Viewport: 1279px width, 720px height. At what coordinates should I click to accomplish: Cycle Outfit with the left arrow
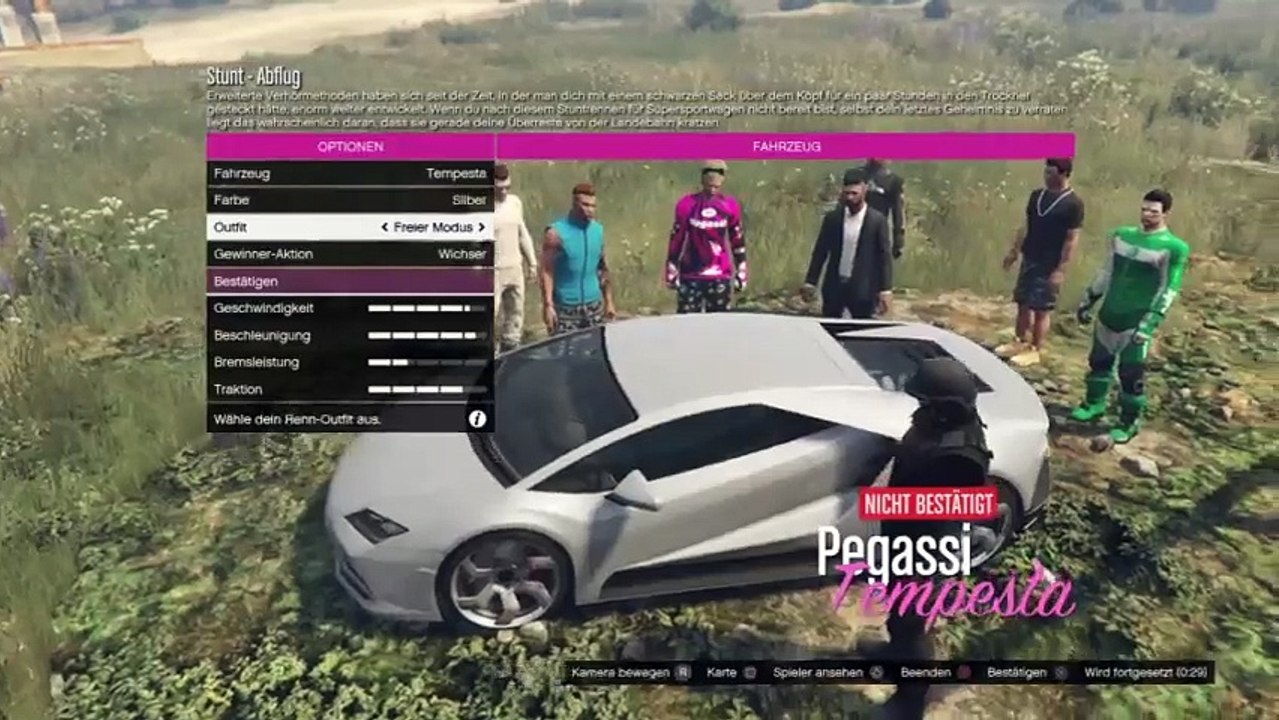tap(385, 228)
